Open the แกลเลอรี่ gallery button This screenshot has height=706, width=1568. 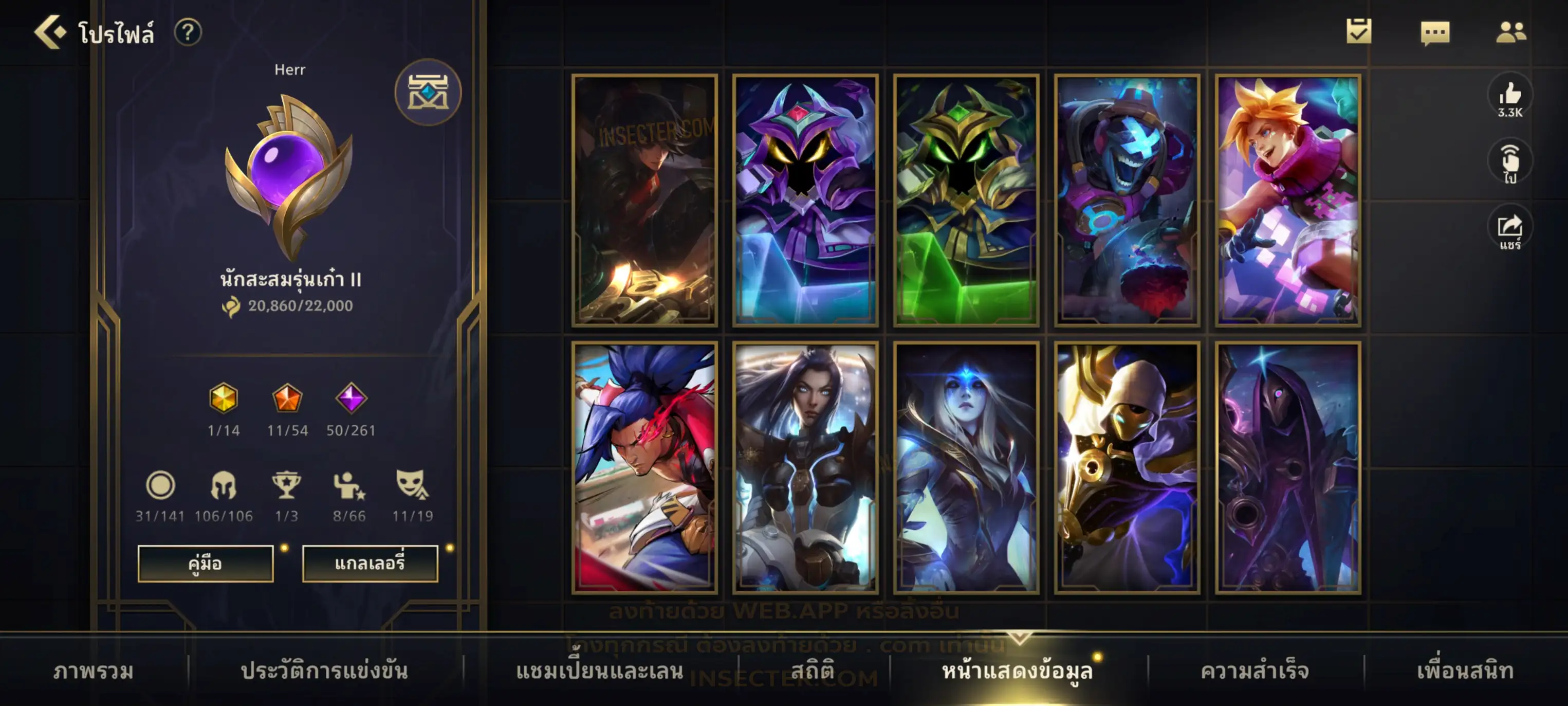(370, 563)
